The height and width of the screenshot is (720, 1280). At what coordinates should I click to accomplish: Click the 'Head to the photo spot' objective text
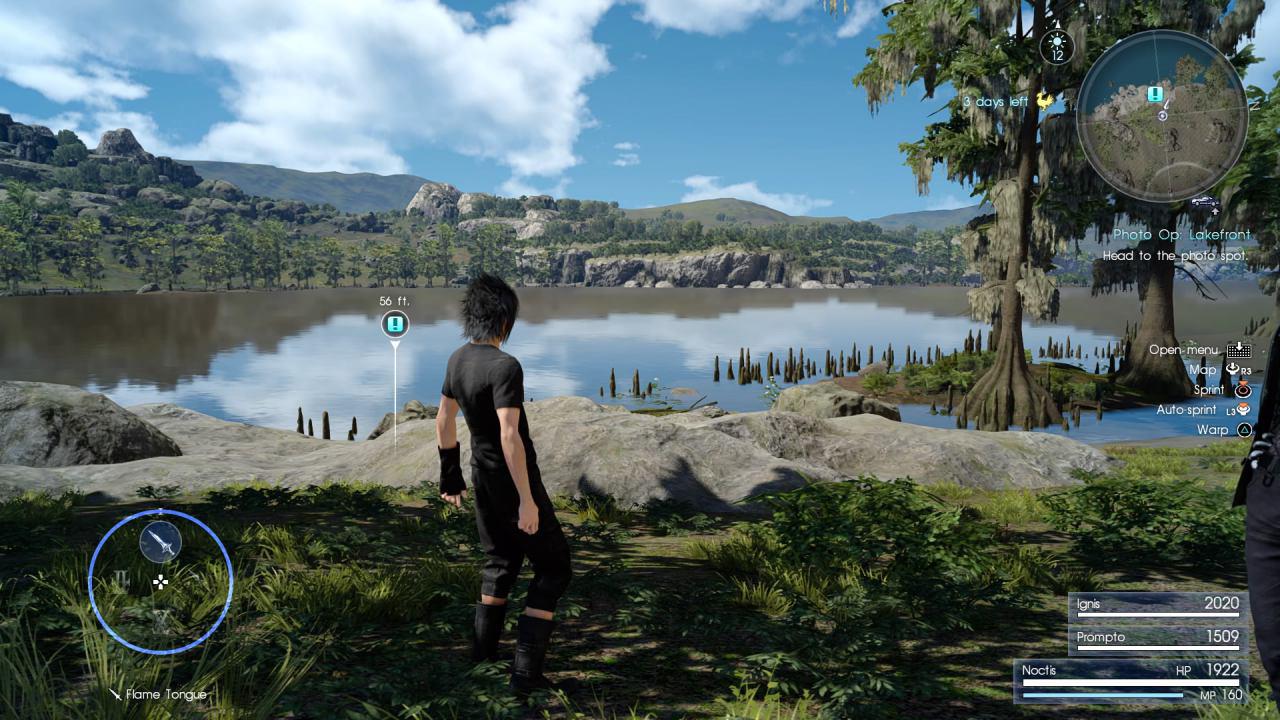(x=1176, y=255)
